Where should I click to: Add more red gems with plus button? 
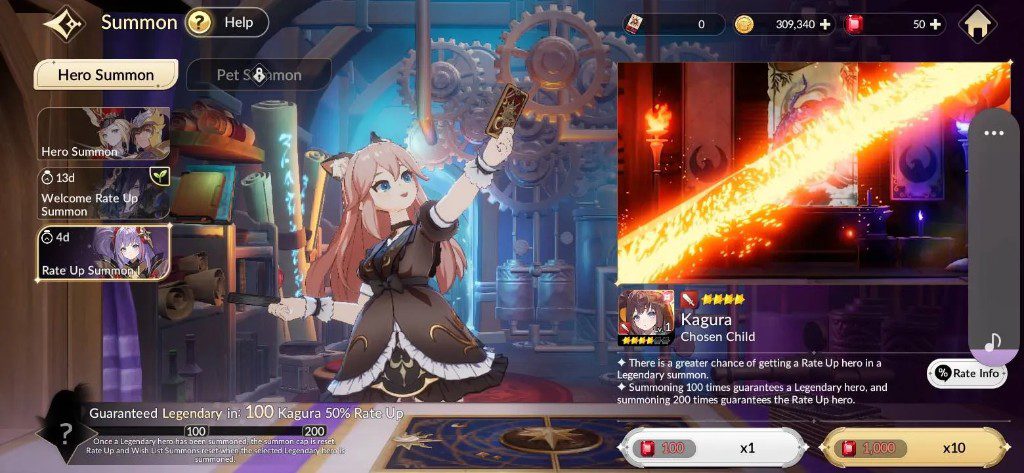pyautogui.click(x=934, y=25)
